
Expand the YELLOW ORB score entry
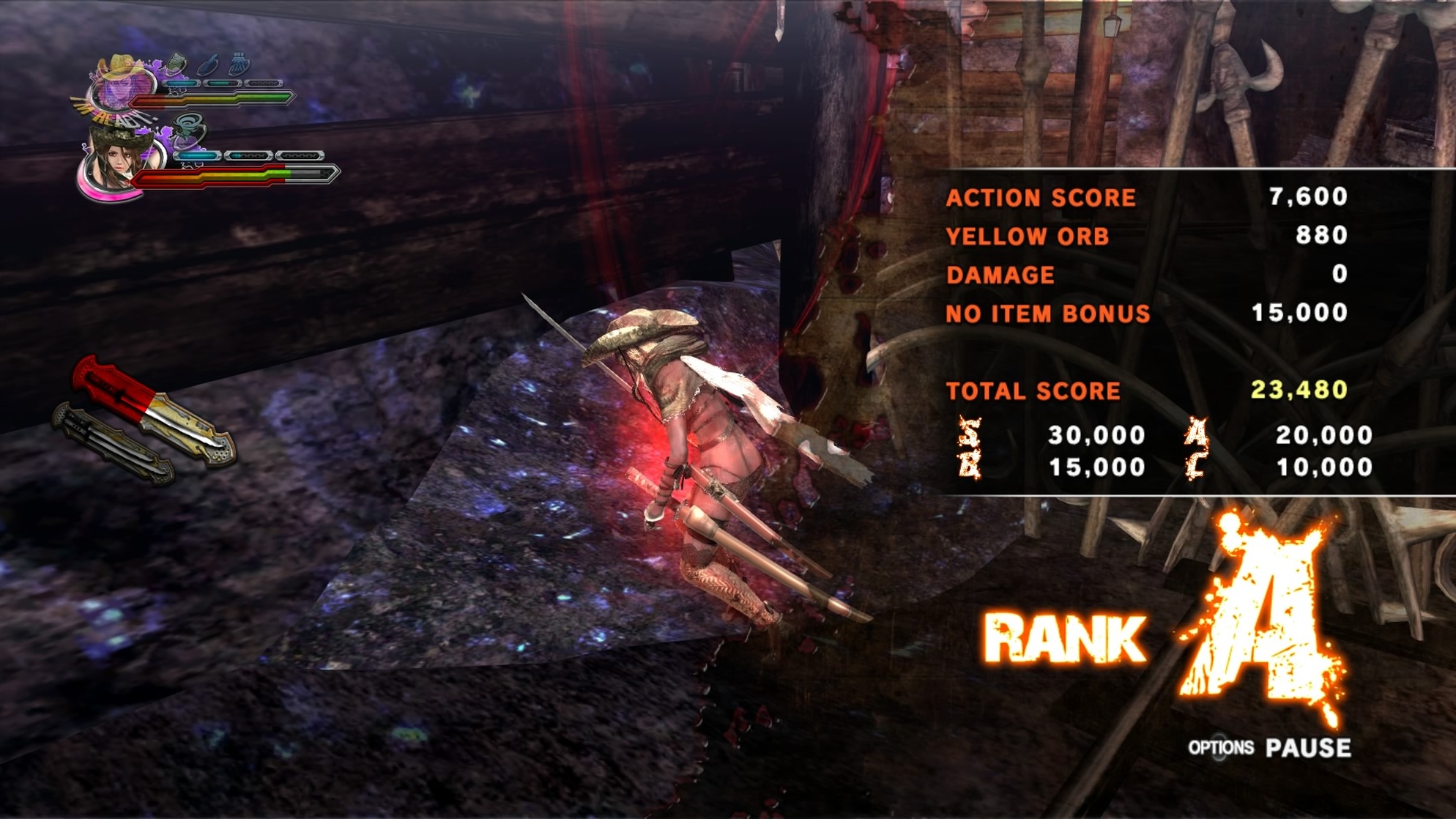point(1027,236)
